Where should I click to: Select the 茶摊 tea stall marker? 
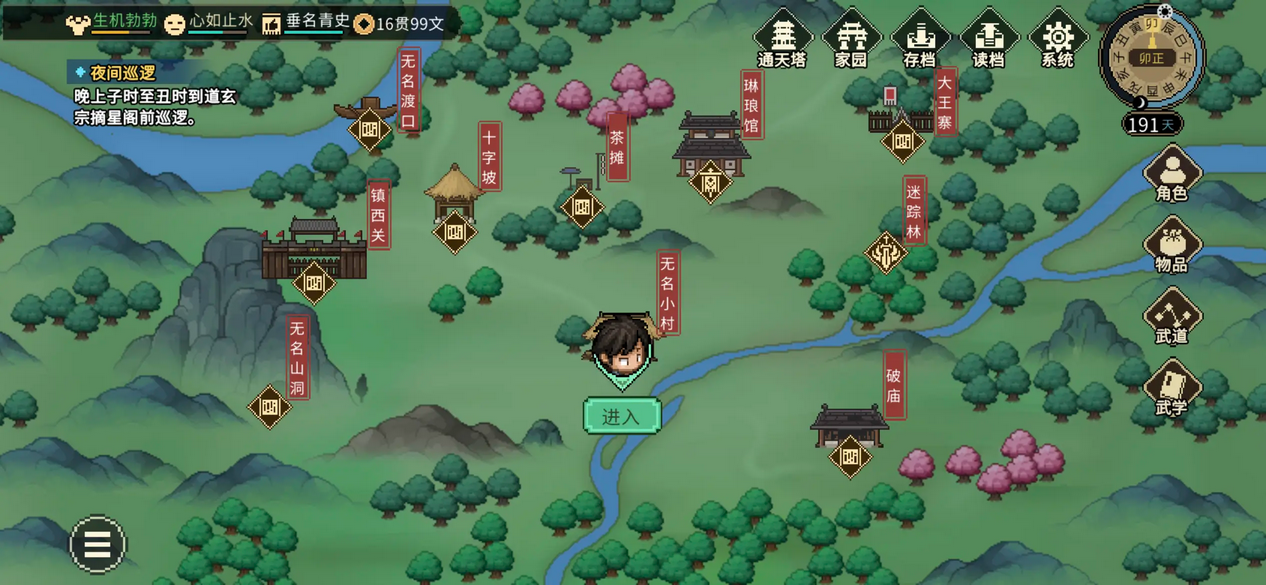(582, 207)
